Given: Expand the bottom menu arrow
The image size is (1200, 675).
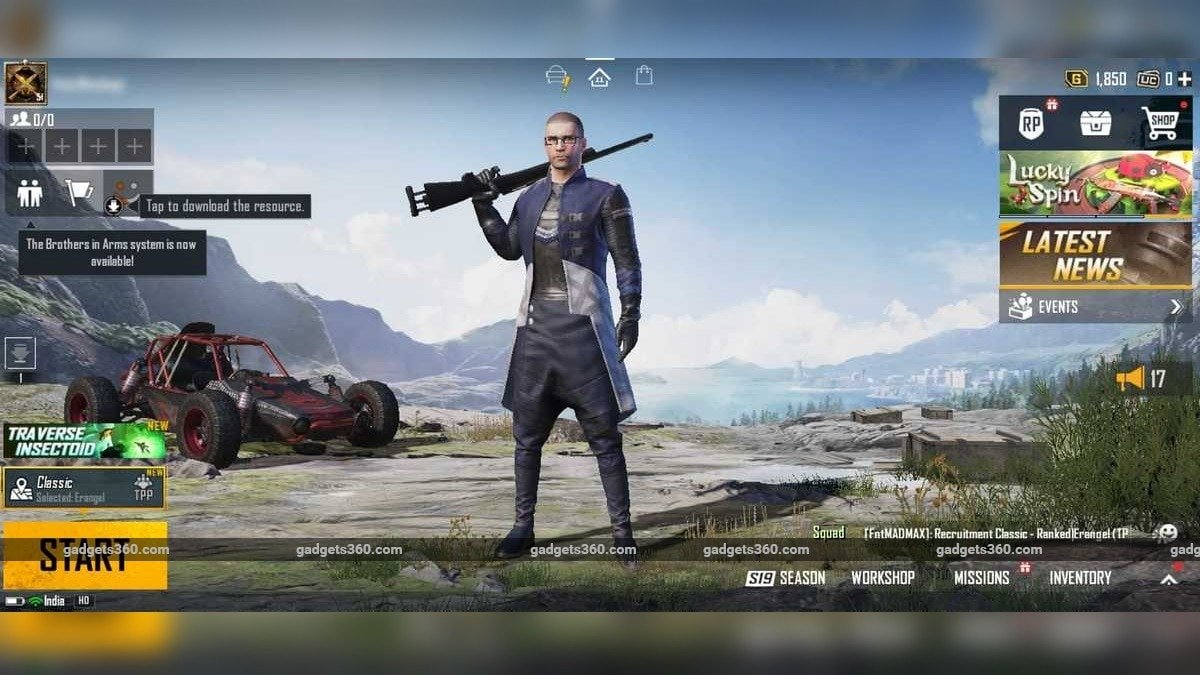Looking at the screenshot, I should coord(1168,578).
